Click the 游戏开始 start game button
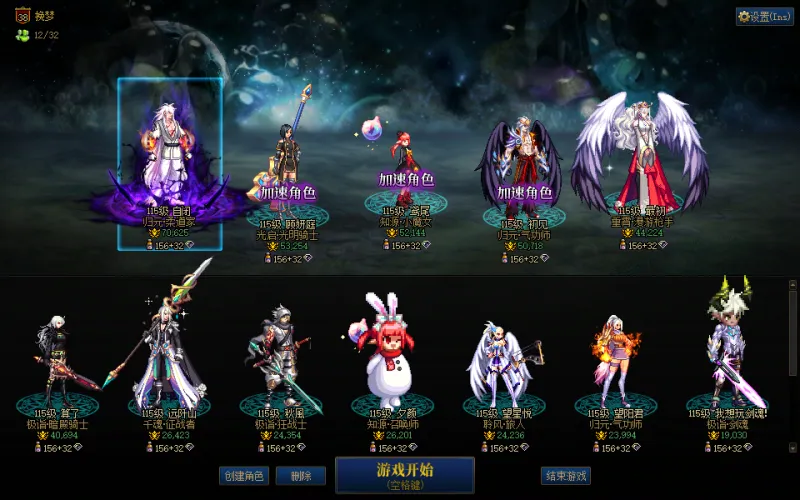The image size is (800, 500). 404,475
